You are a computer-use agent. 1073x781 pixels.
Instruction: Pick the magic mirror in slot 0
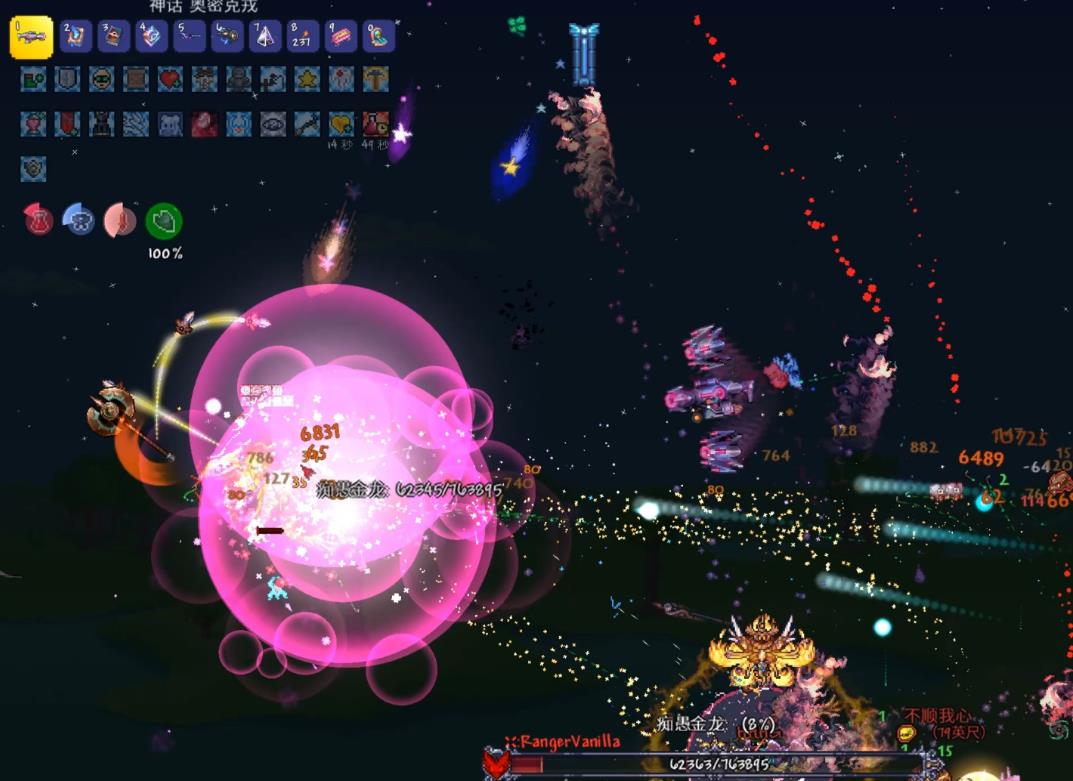[x=379, y=37]
